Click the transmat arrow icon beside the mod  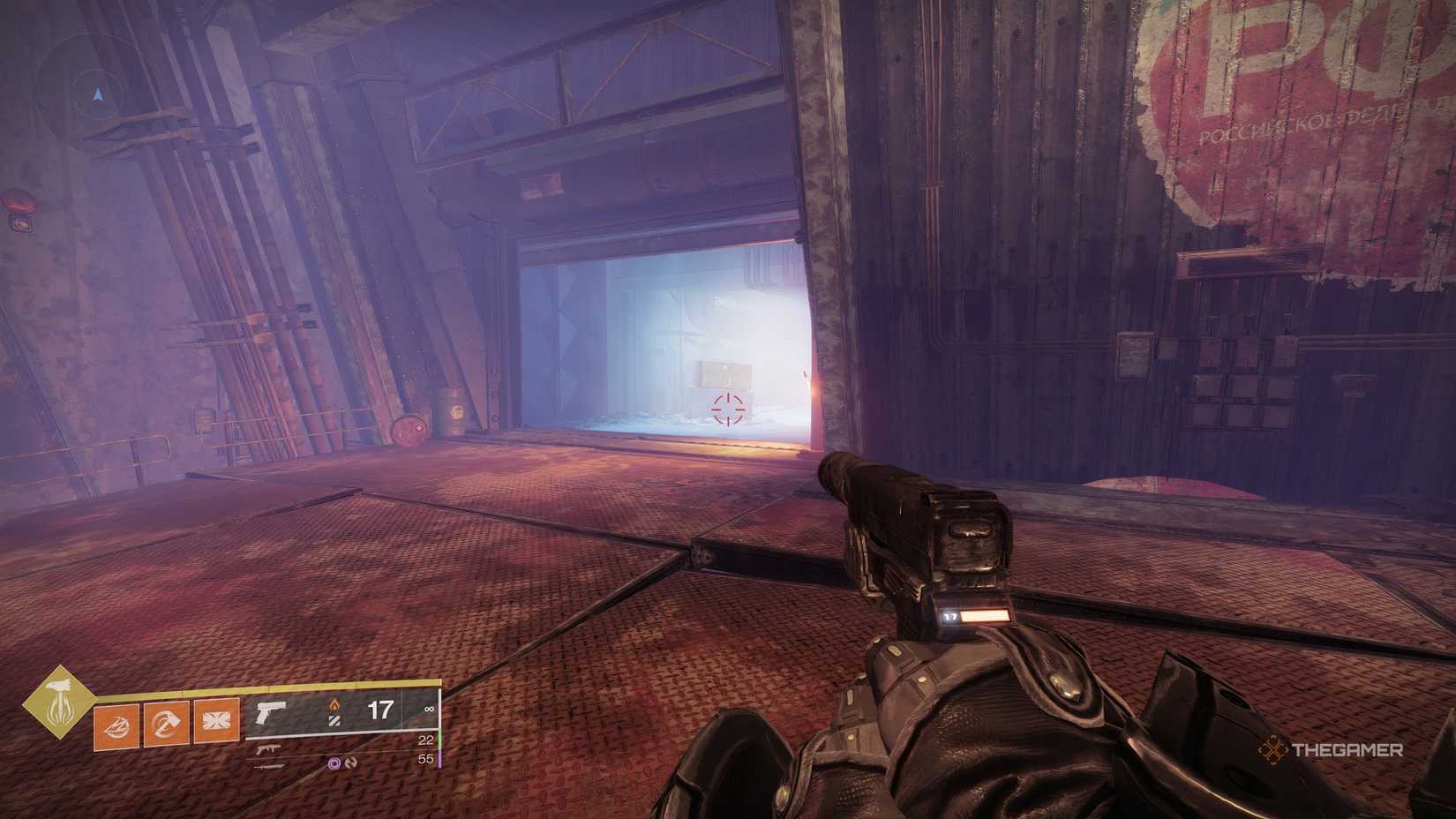click(353, 764)
